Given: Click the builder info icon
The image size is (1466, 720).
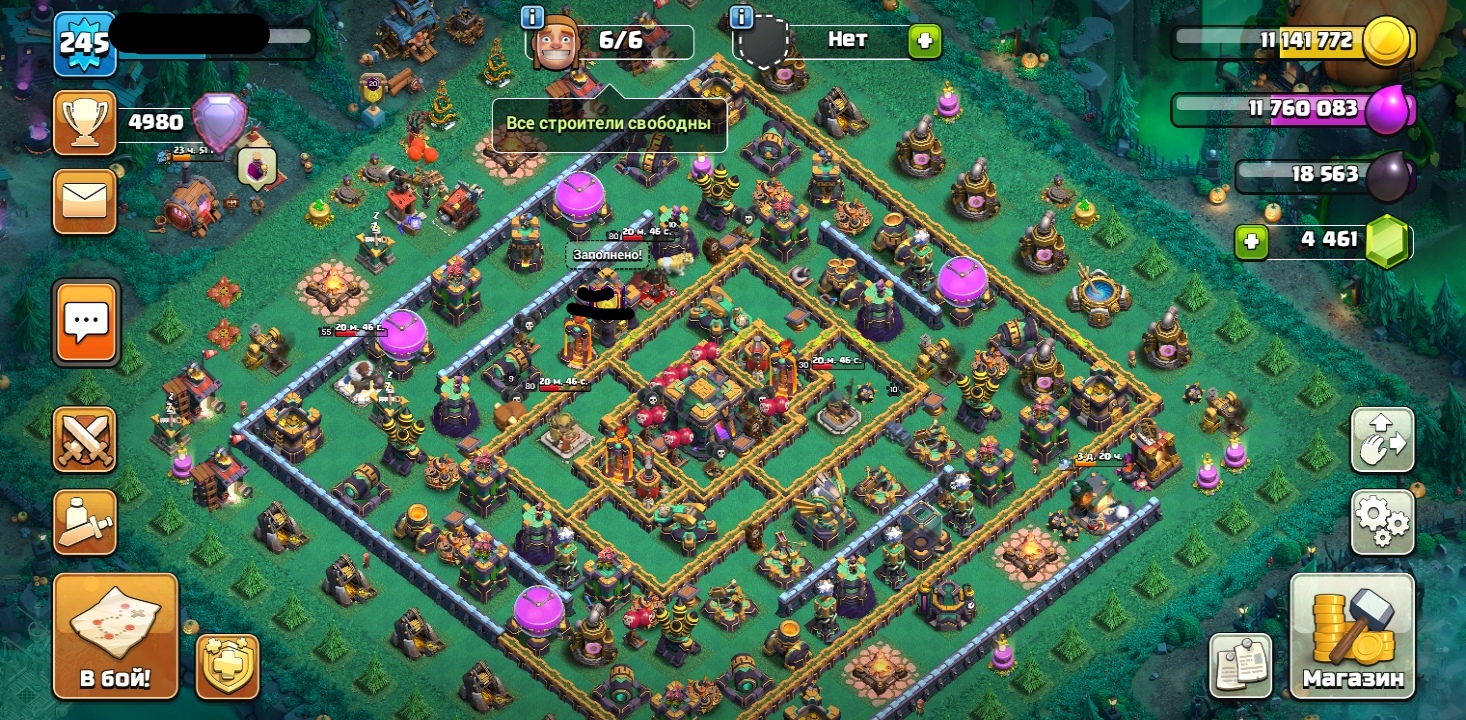Looking at the screenshot, I should 532,17.
